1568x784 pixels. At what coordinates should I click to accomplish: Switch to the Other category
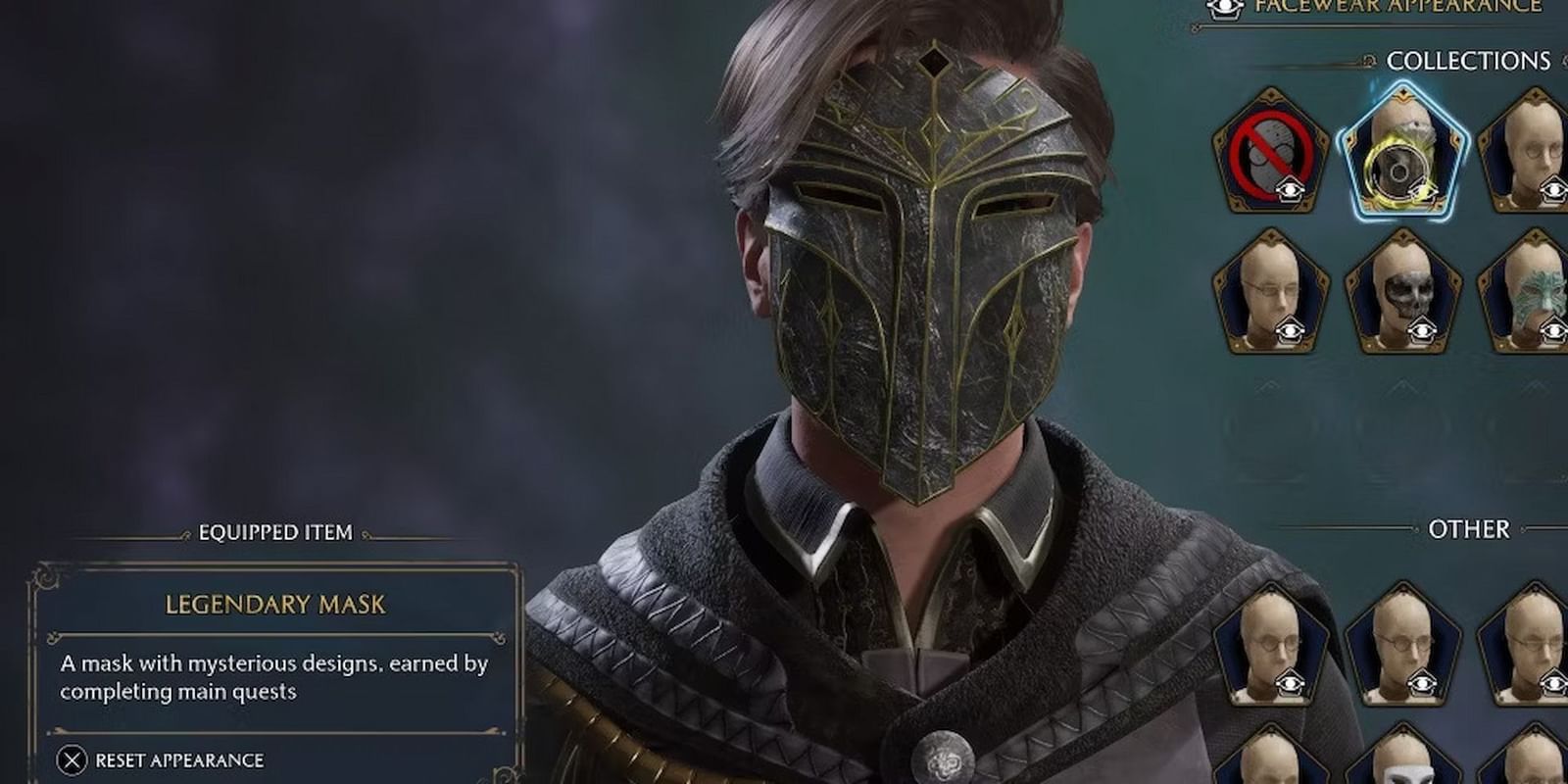click(1472, 530)
